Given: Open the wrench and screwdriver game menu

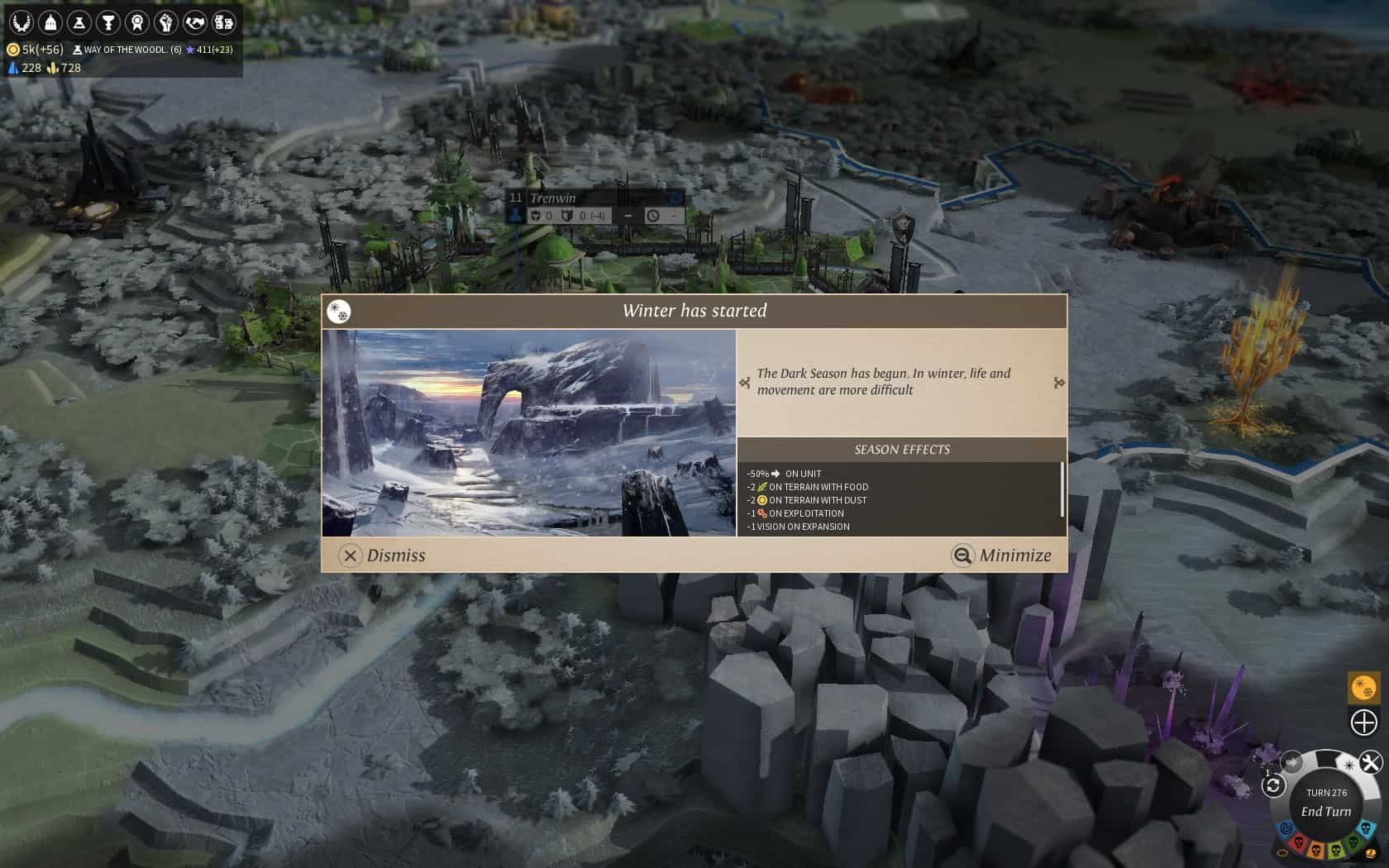Looking at the screenshot, I should 1370,762.
